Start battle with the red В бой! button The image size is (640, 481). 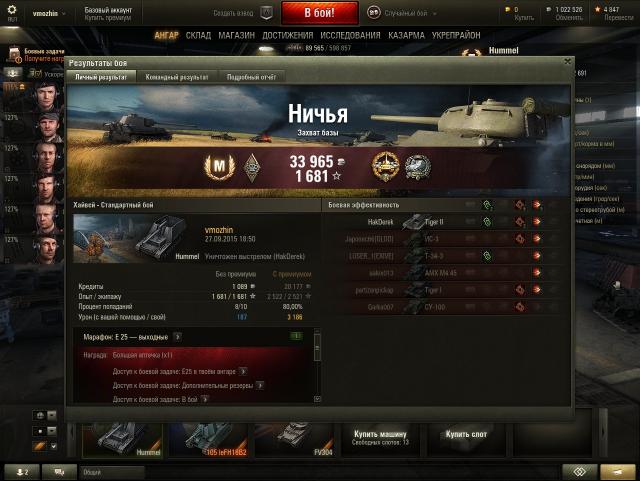(320, 14)
